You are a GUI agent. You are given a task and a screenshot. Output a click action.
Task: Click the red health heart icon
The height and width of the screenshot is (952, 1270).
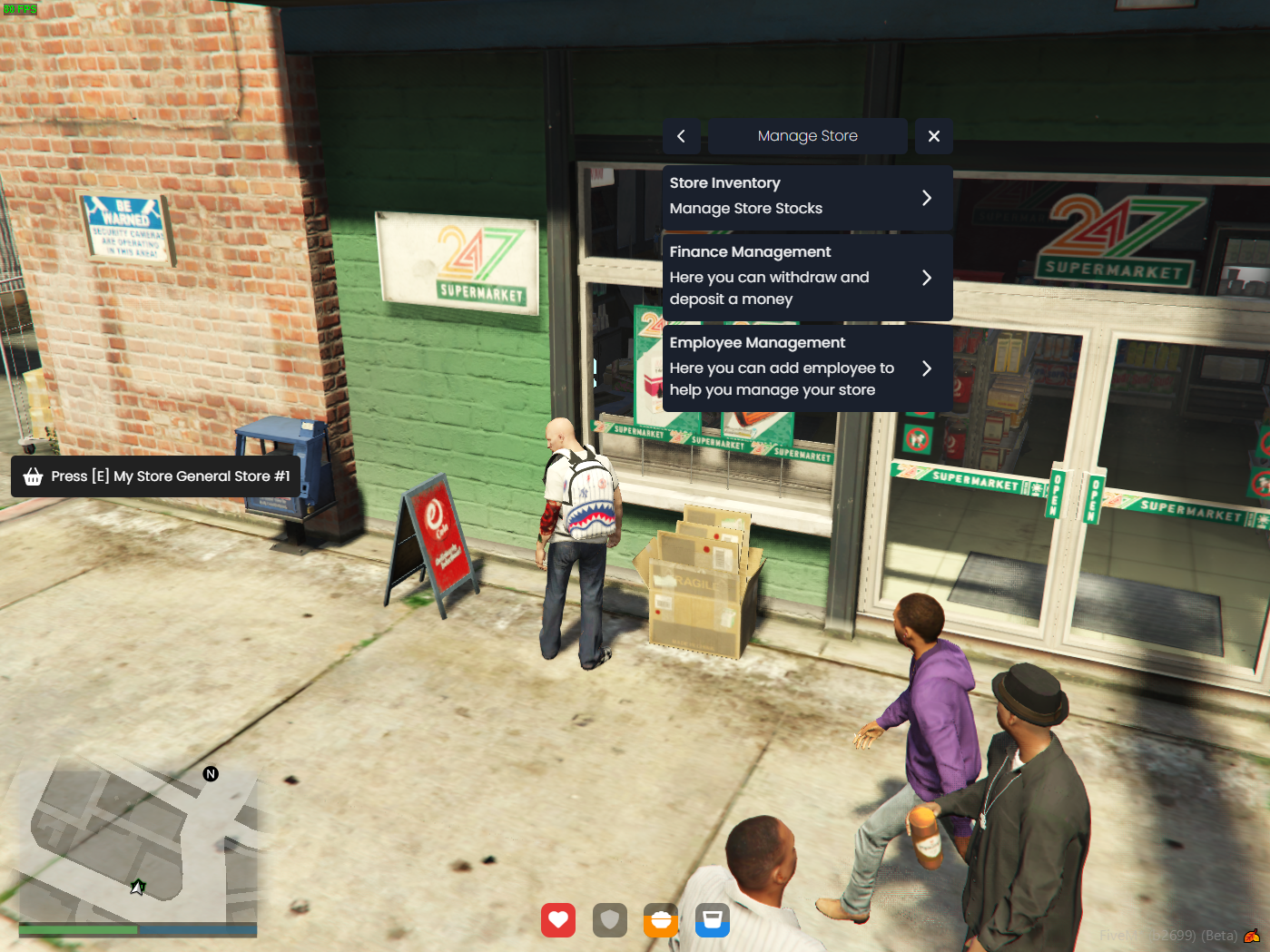(x=557, y=920)
